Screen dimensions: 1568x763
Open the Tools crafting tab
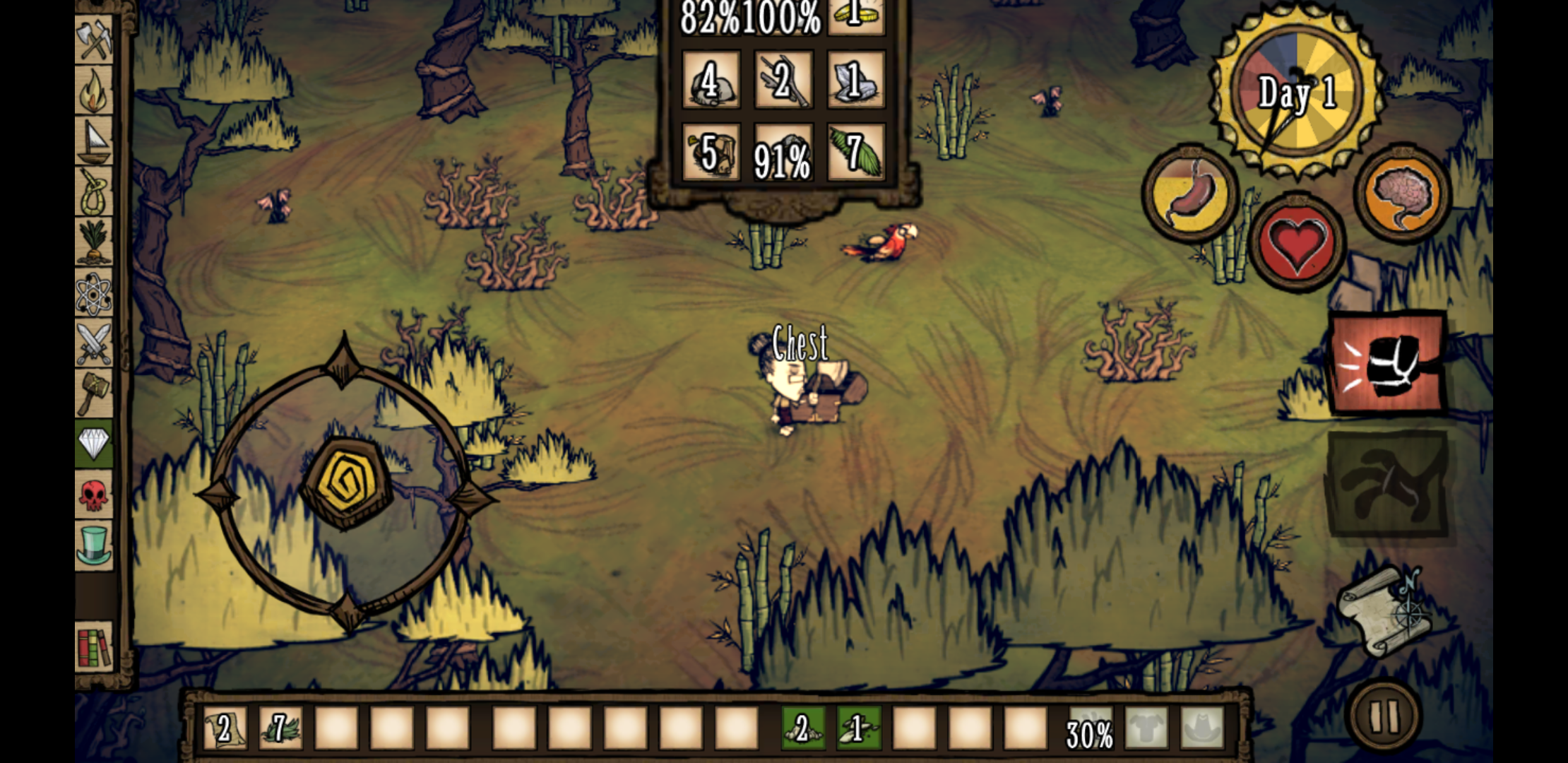(x=94, y=40)
